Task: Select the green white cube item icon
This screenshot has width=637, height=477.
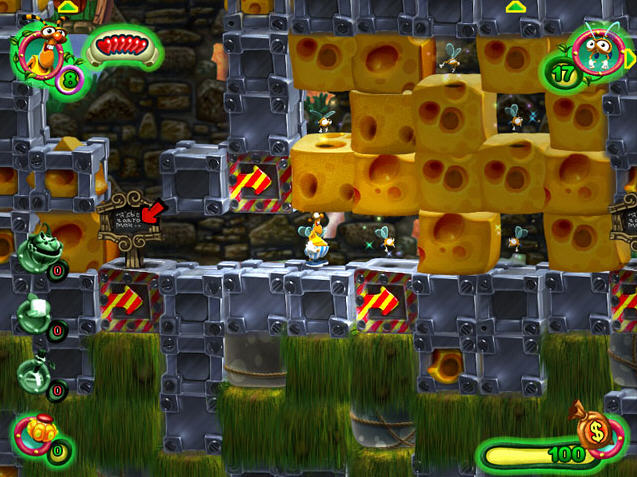Action: pyautogui.click(x=36, y=313)
